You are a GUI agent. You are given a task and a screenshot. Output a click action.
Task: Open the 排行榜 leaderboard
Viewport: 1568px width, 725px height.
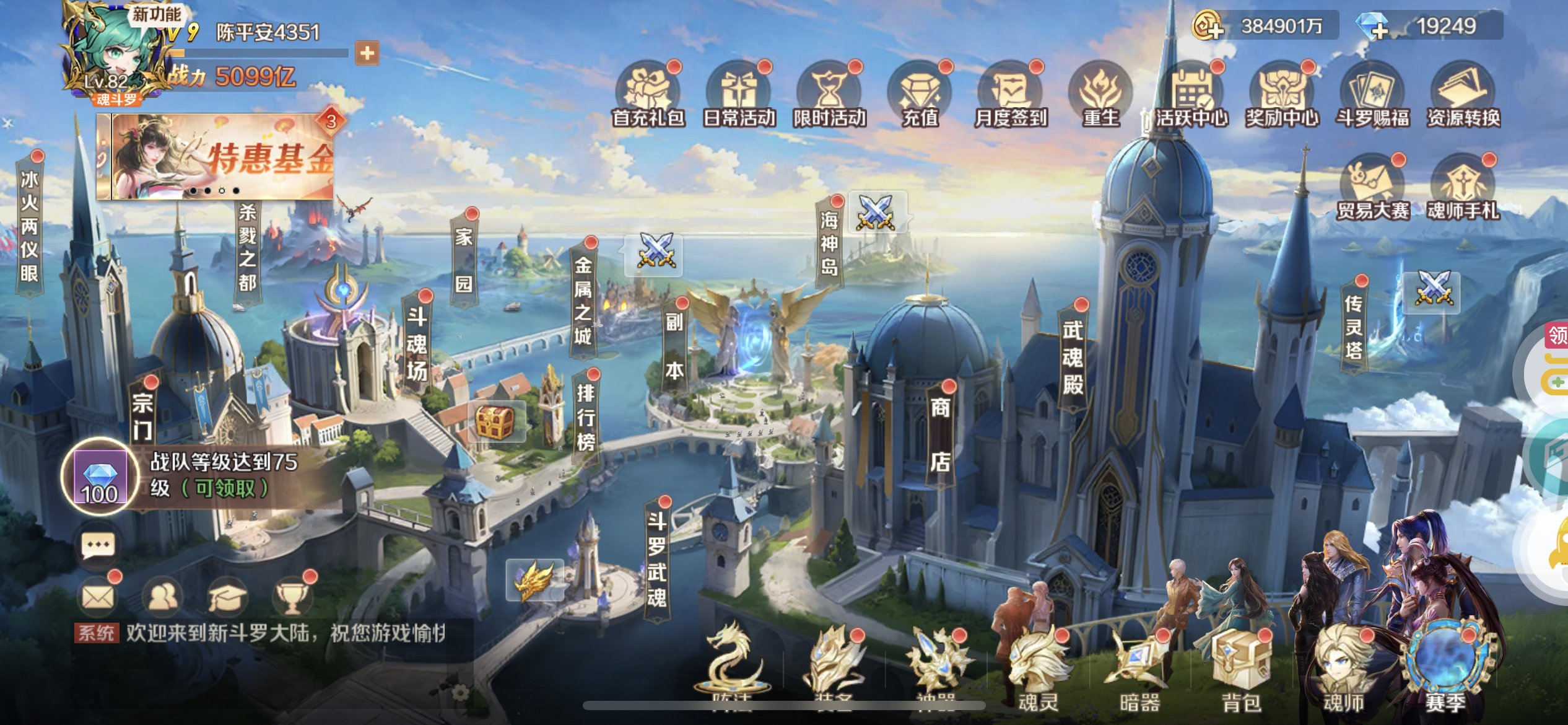585,416
